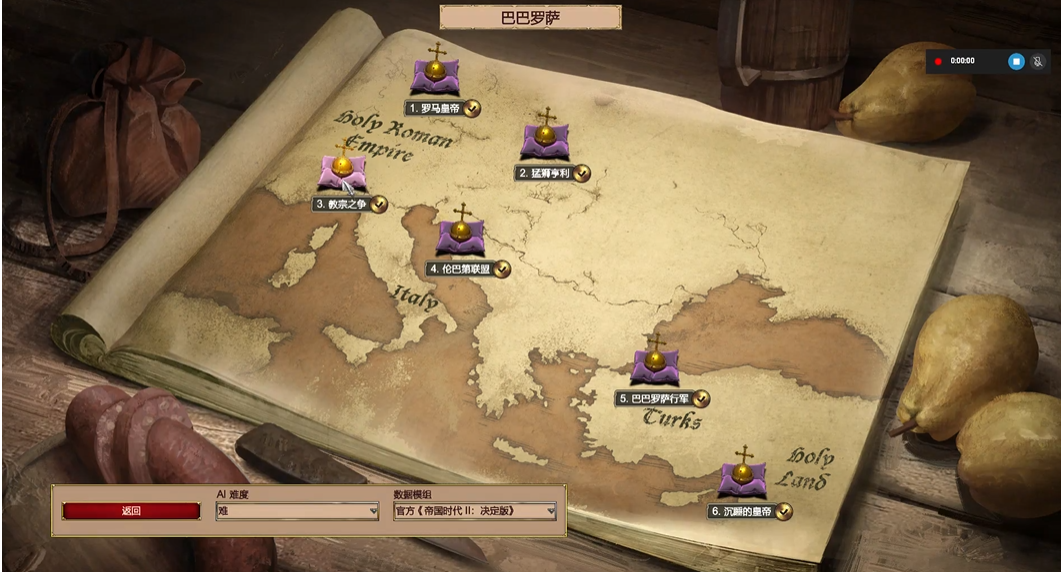Viewport: 1061px width, 572px height.
Task: Select mission 6 沉睡的皇帝
Action: pyautogui.click(x=742, y=478)
